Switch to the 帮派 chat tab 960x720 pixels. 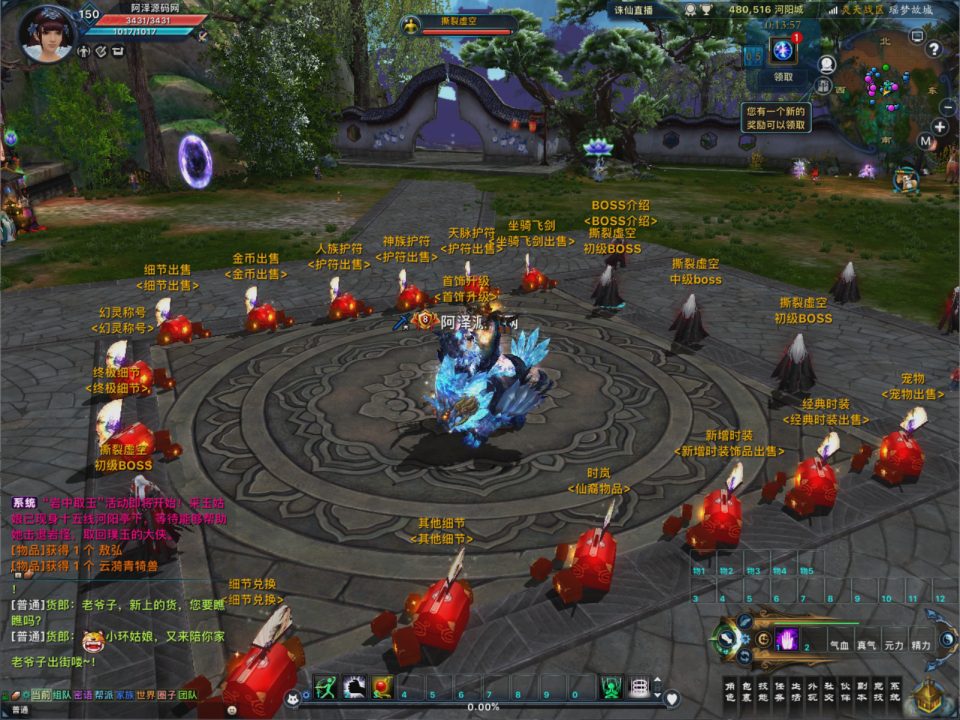coord(103,695)
